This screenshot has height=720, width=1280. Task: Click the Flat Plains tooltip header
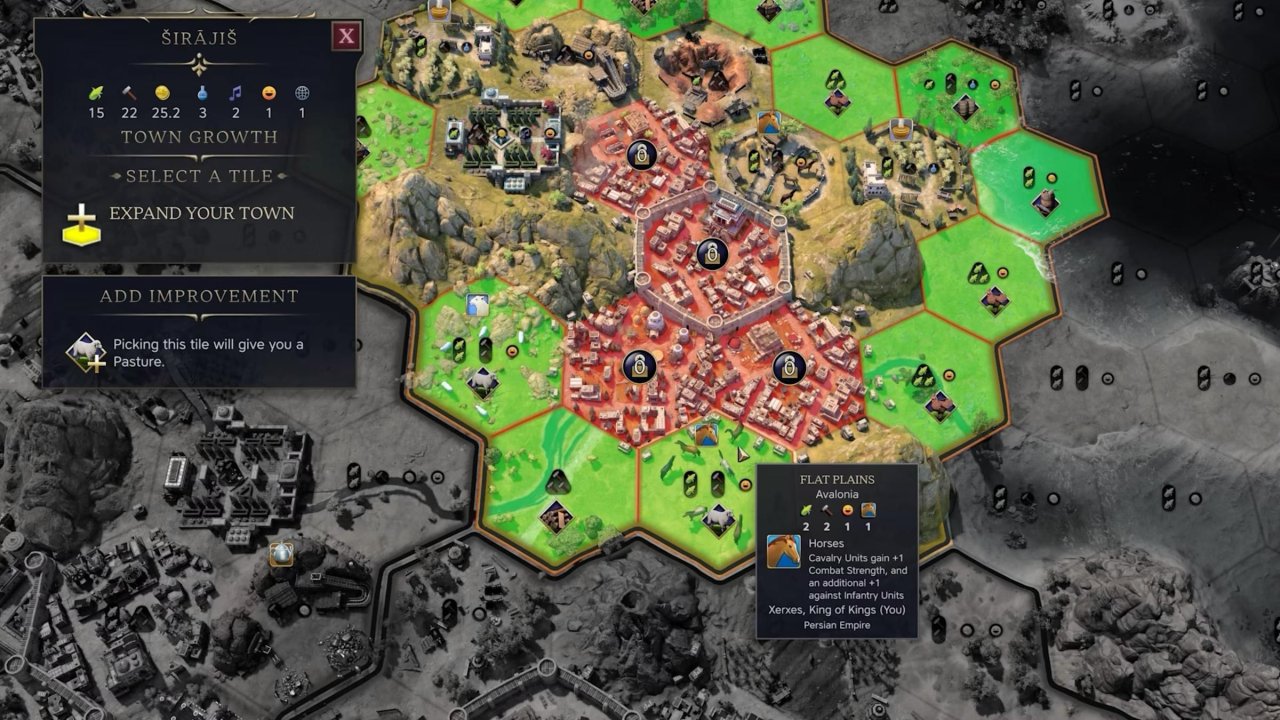(x=838, y=479)
